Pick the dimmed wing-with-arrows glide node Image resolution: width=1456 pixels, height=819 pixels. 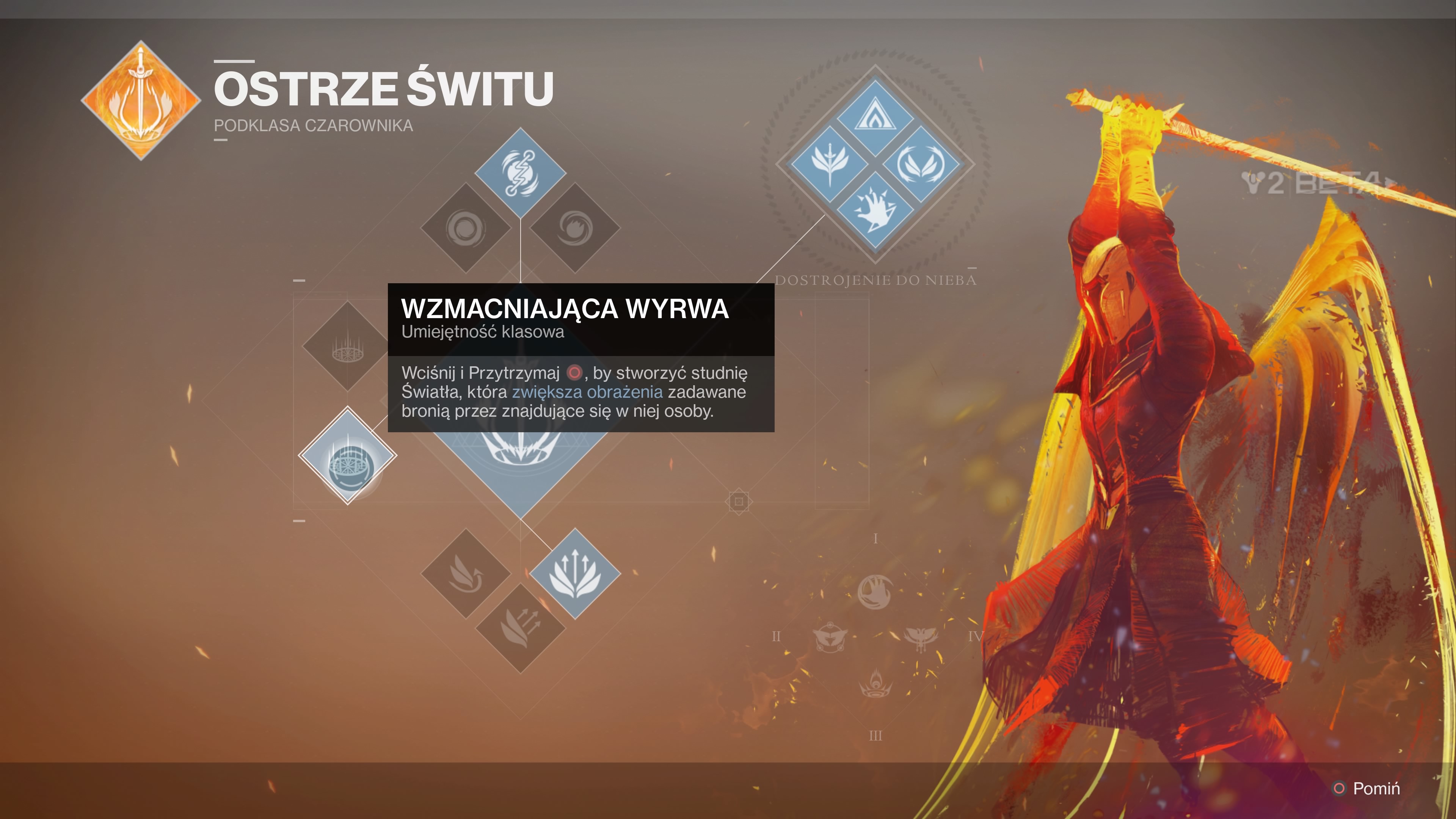pyautogui.click(x=520, y=628)
